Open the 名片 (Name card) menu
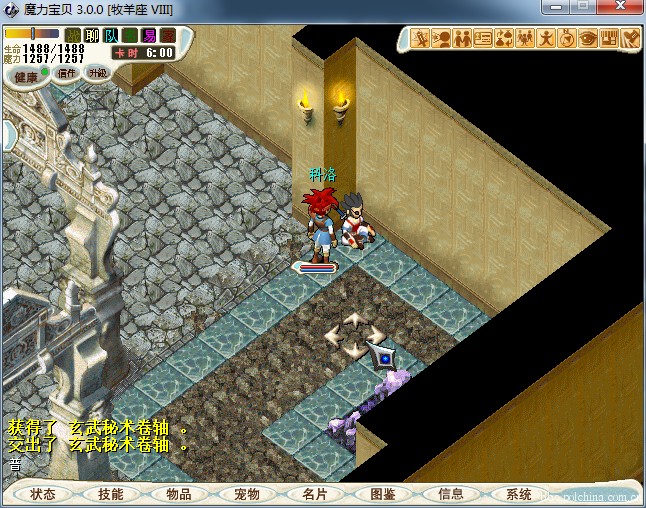 coord(315,494)
